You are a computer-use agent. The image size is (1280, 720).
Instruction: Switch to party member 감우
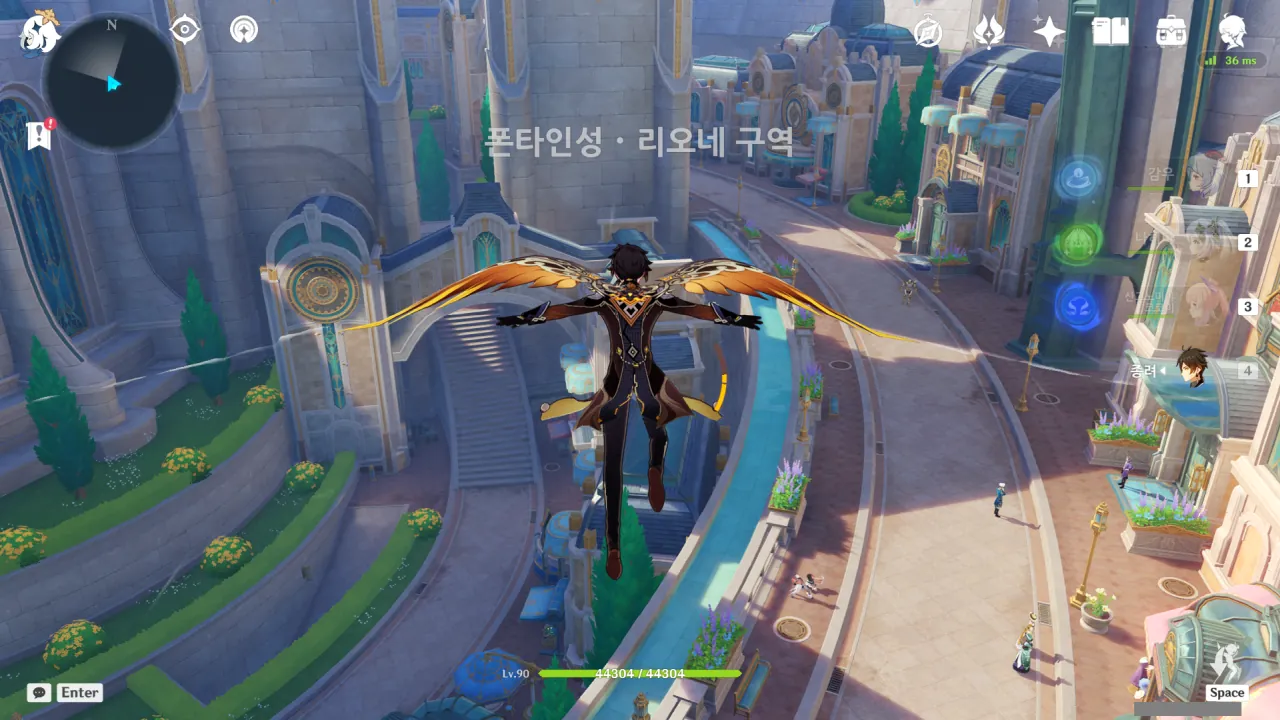point(1203,177)
